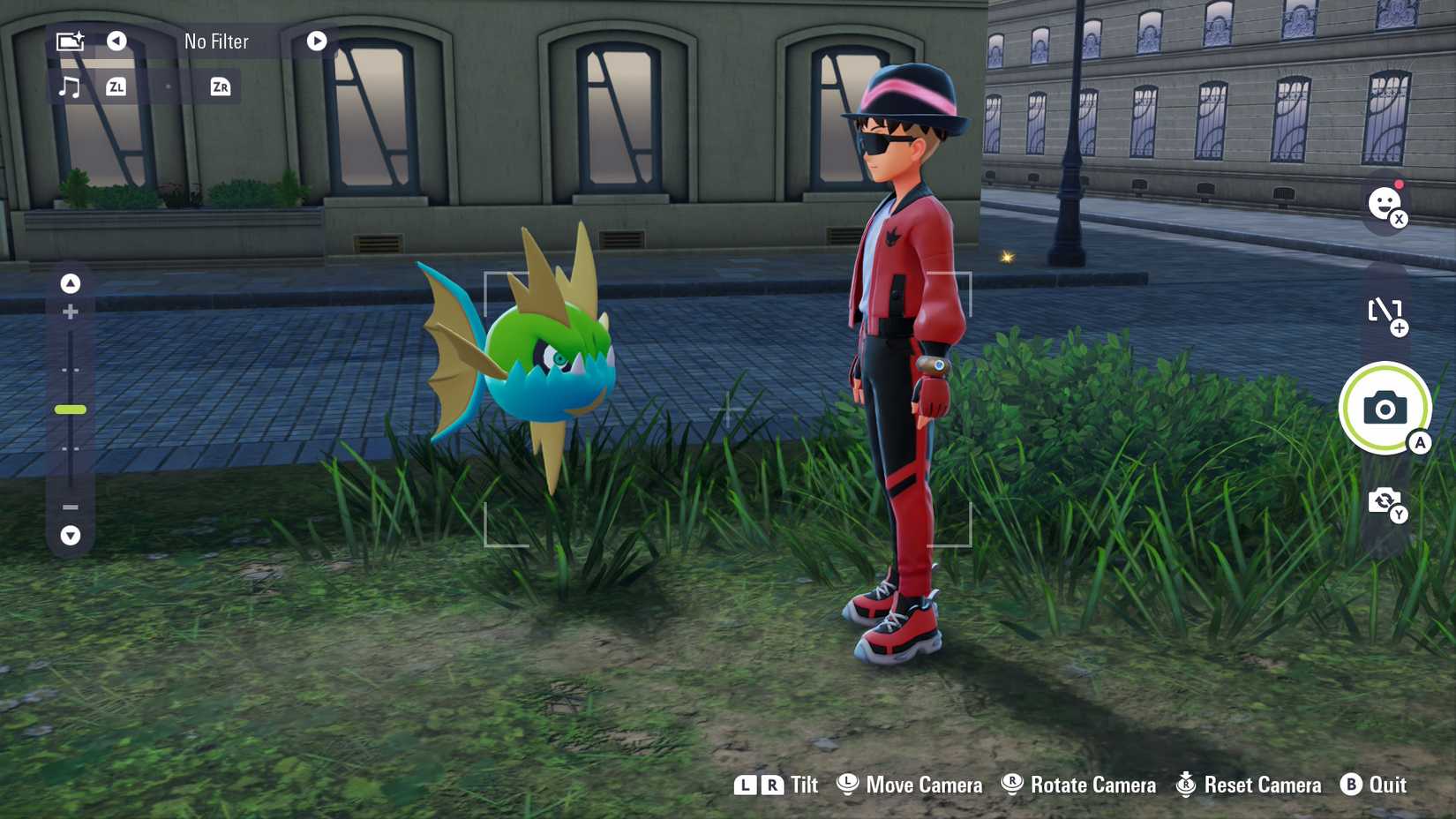Activate Reset Camera
Viewport: 1456px width, 819px height.
point(1247,785)
